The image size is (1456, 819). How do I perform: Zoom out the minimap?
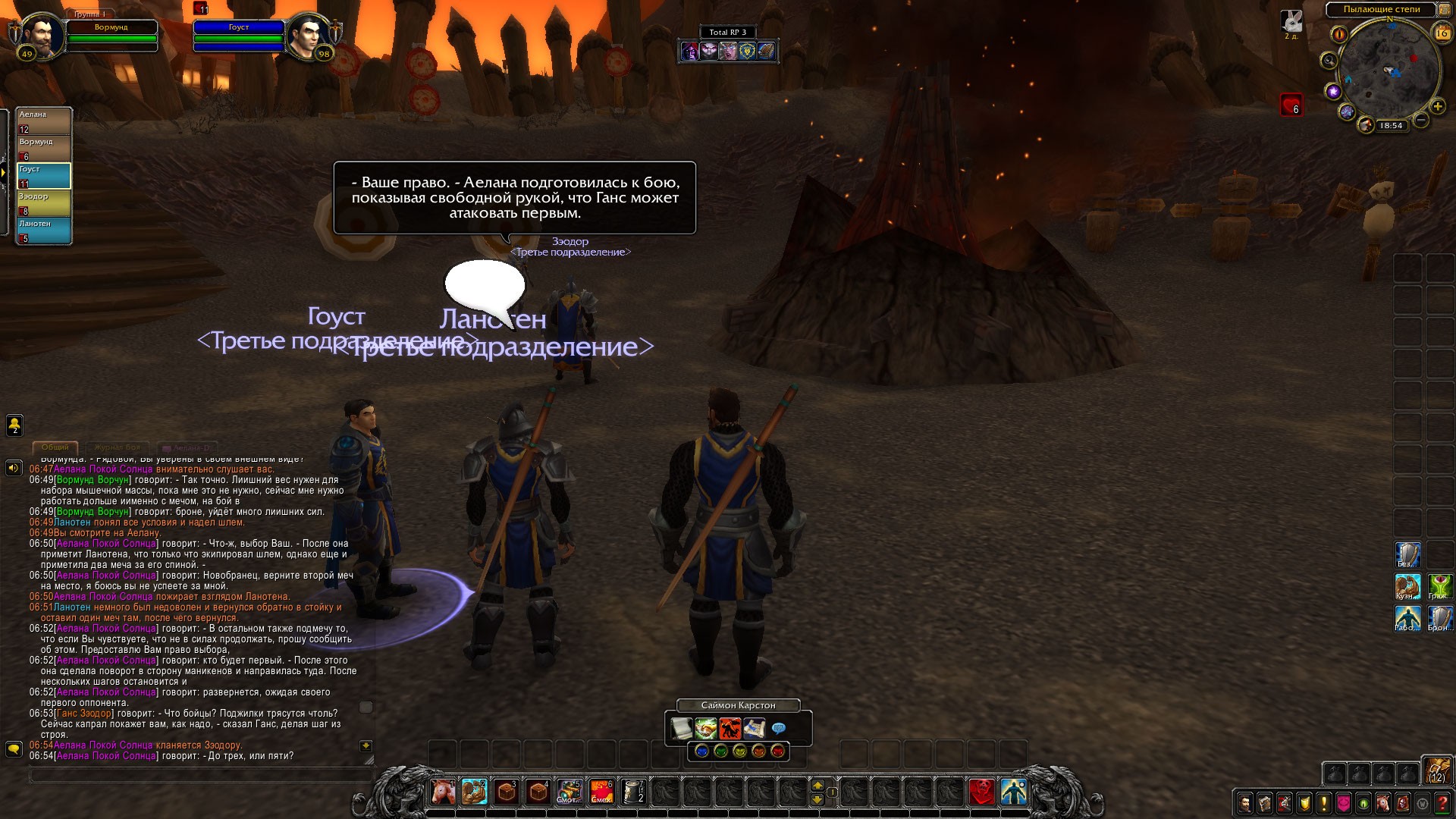tap(1421, 120)
